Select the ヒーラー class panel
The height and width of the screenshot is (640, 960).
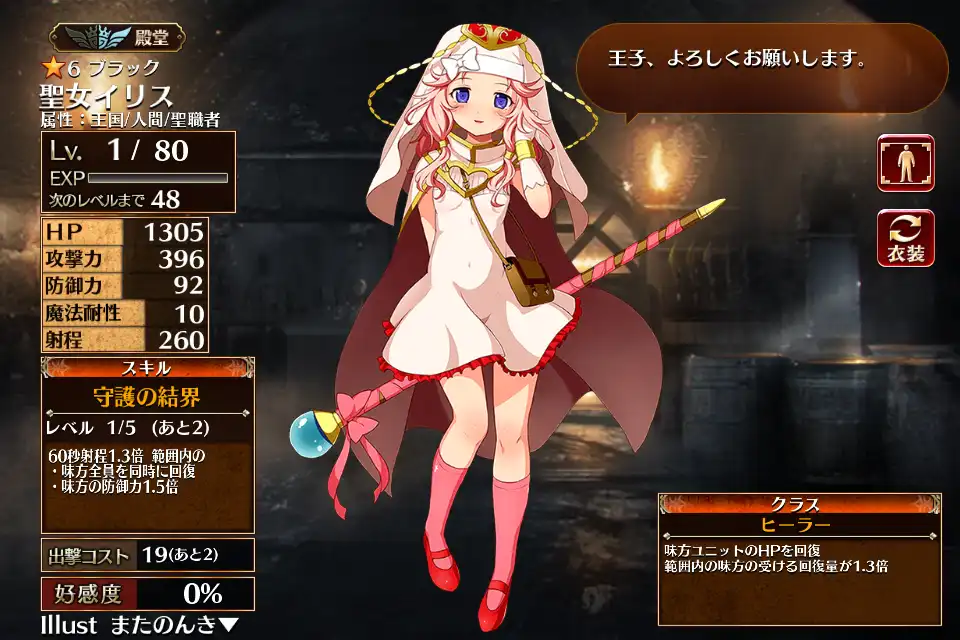point(799,525)
